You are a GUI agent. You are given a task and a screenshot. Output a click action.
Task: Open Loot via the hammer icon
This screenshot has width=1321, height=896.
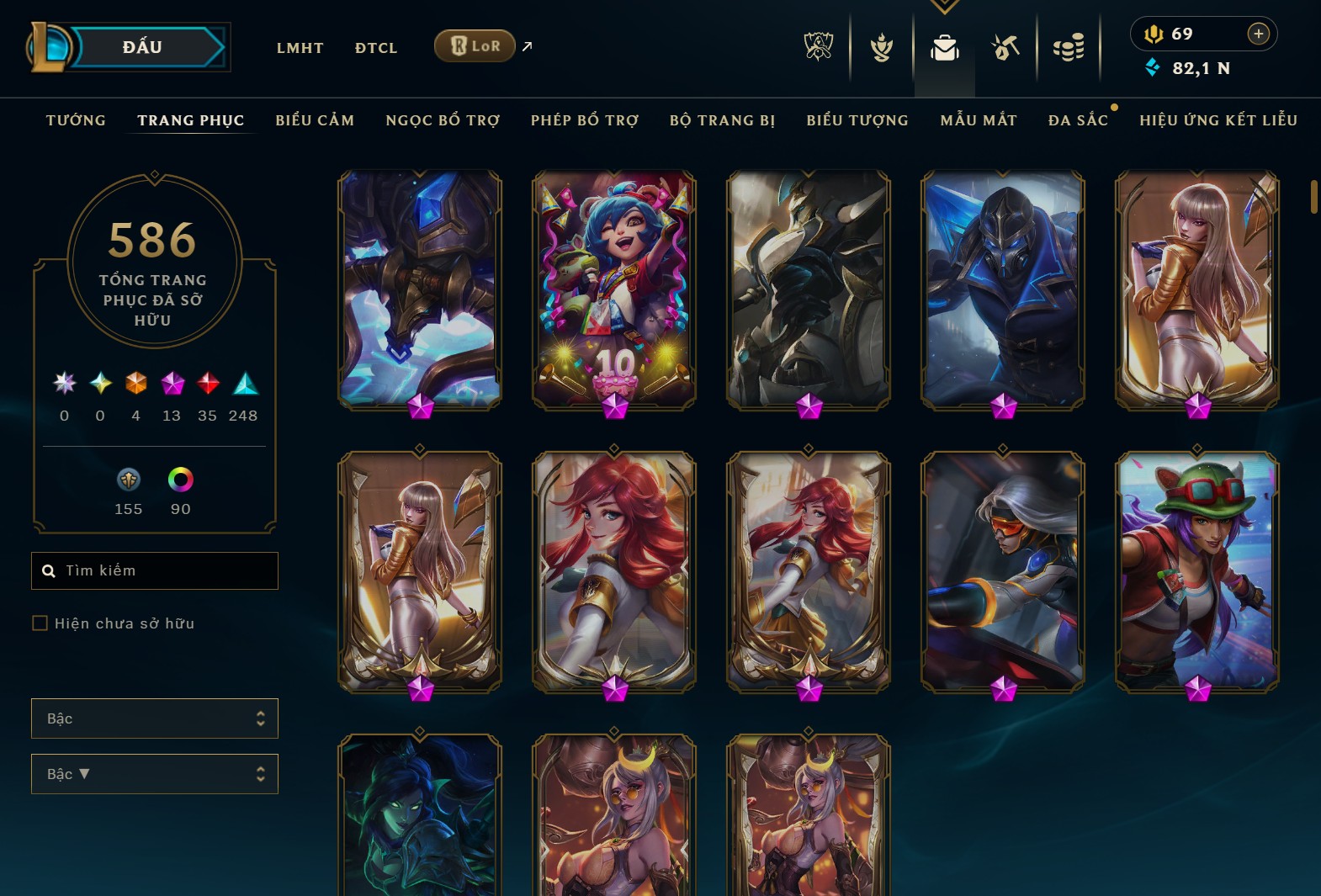click(x=1005, y=48)
